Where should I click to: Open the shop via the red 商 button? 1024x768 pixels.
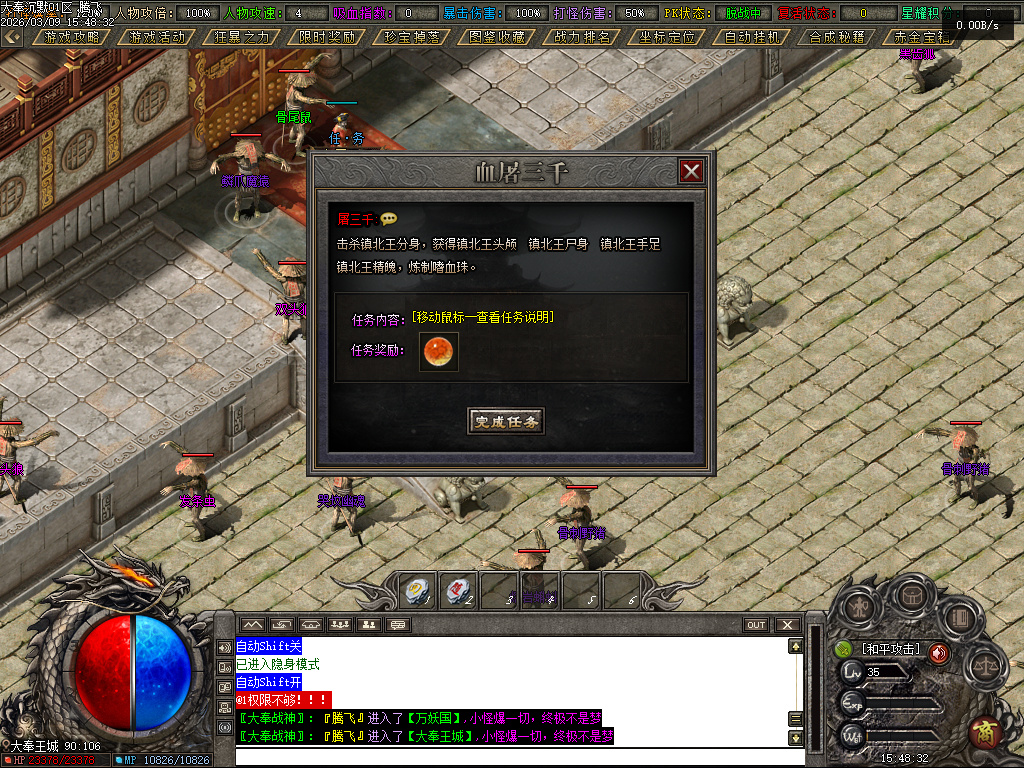[x=985, y=733]
